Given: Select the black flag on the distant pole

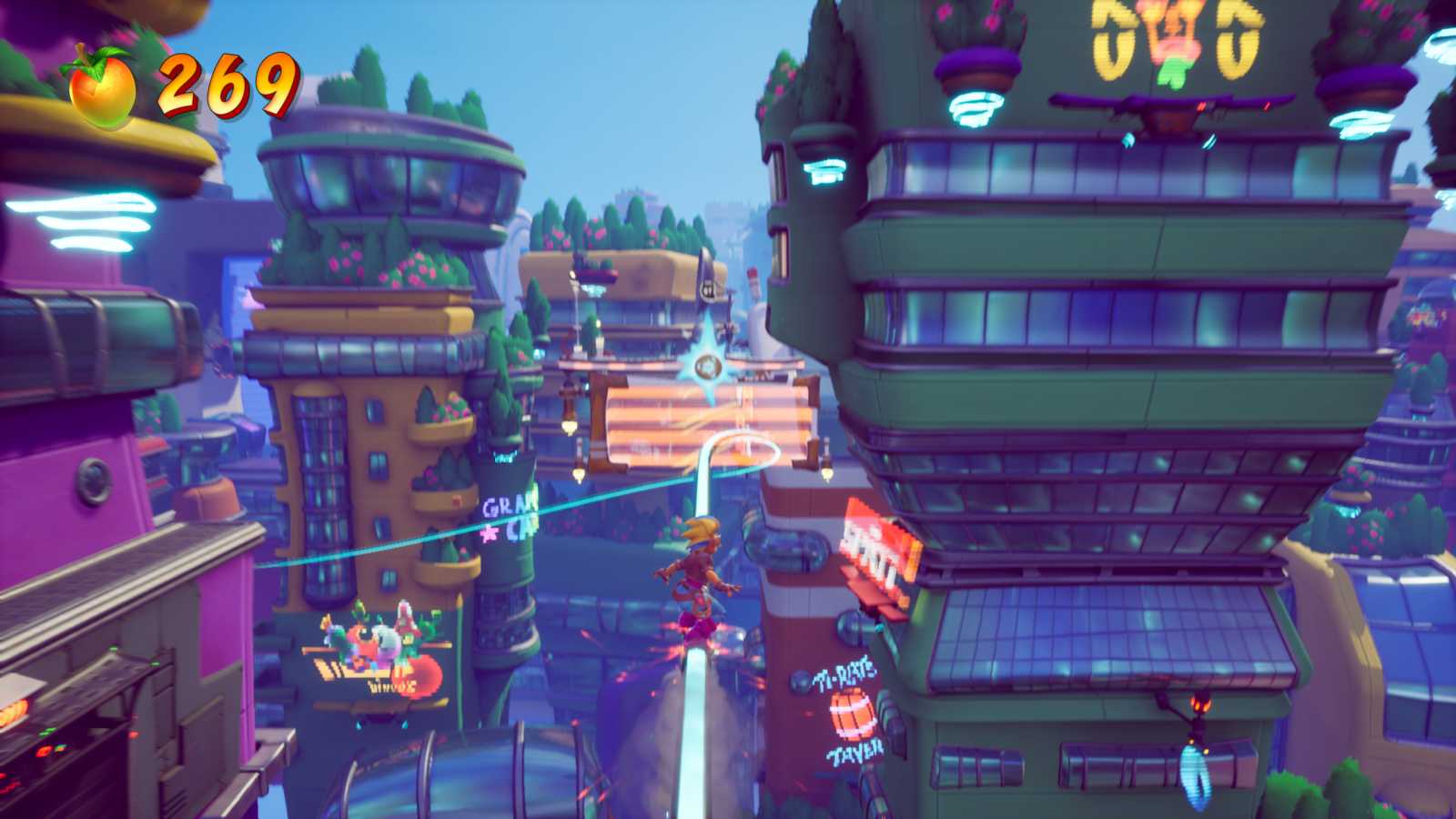Looking at the screenshot, I should [x=708, y=284].
